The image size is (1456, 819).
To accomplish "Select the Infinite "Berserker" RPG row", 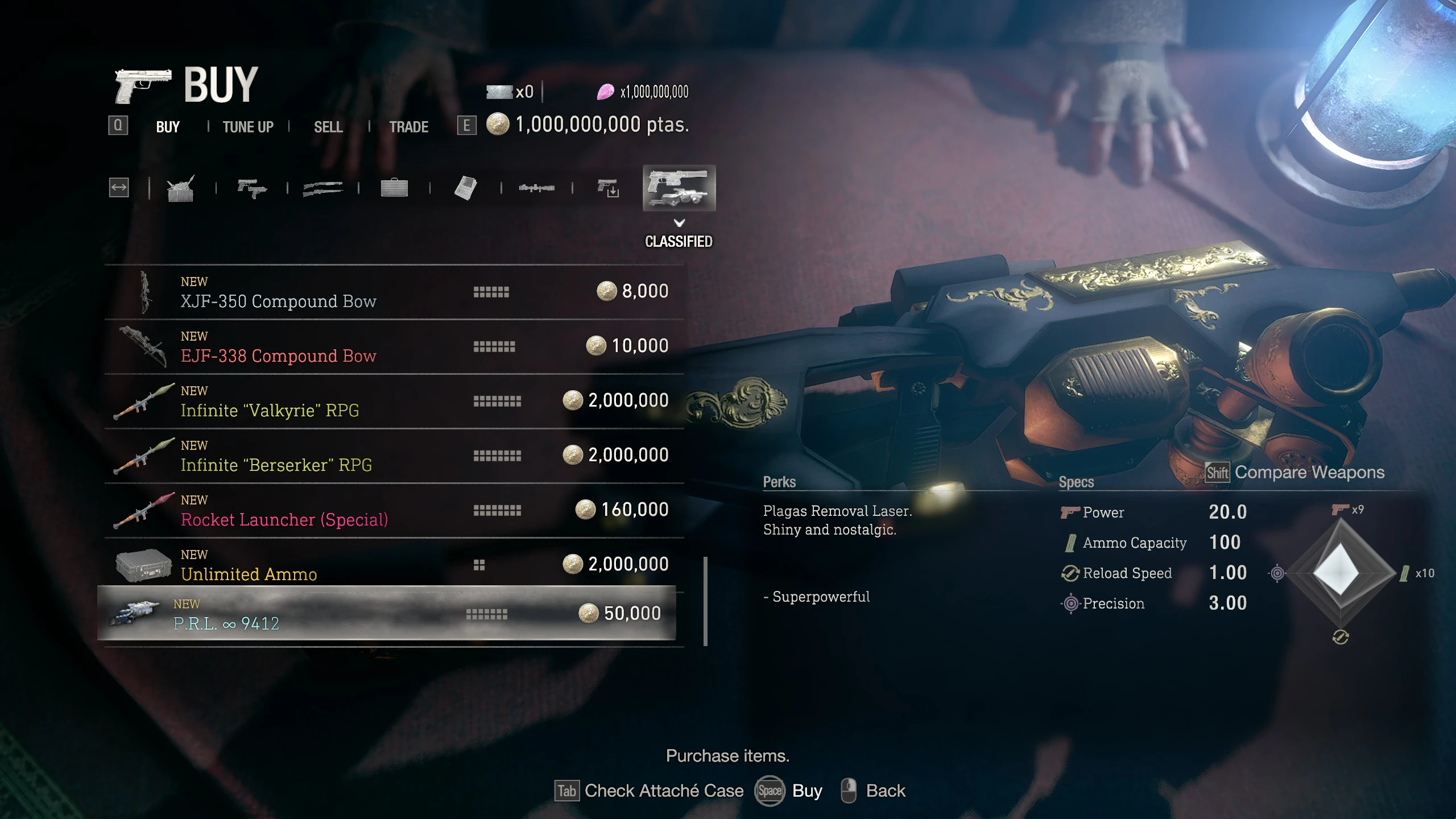I will coord(394,456).
